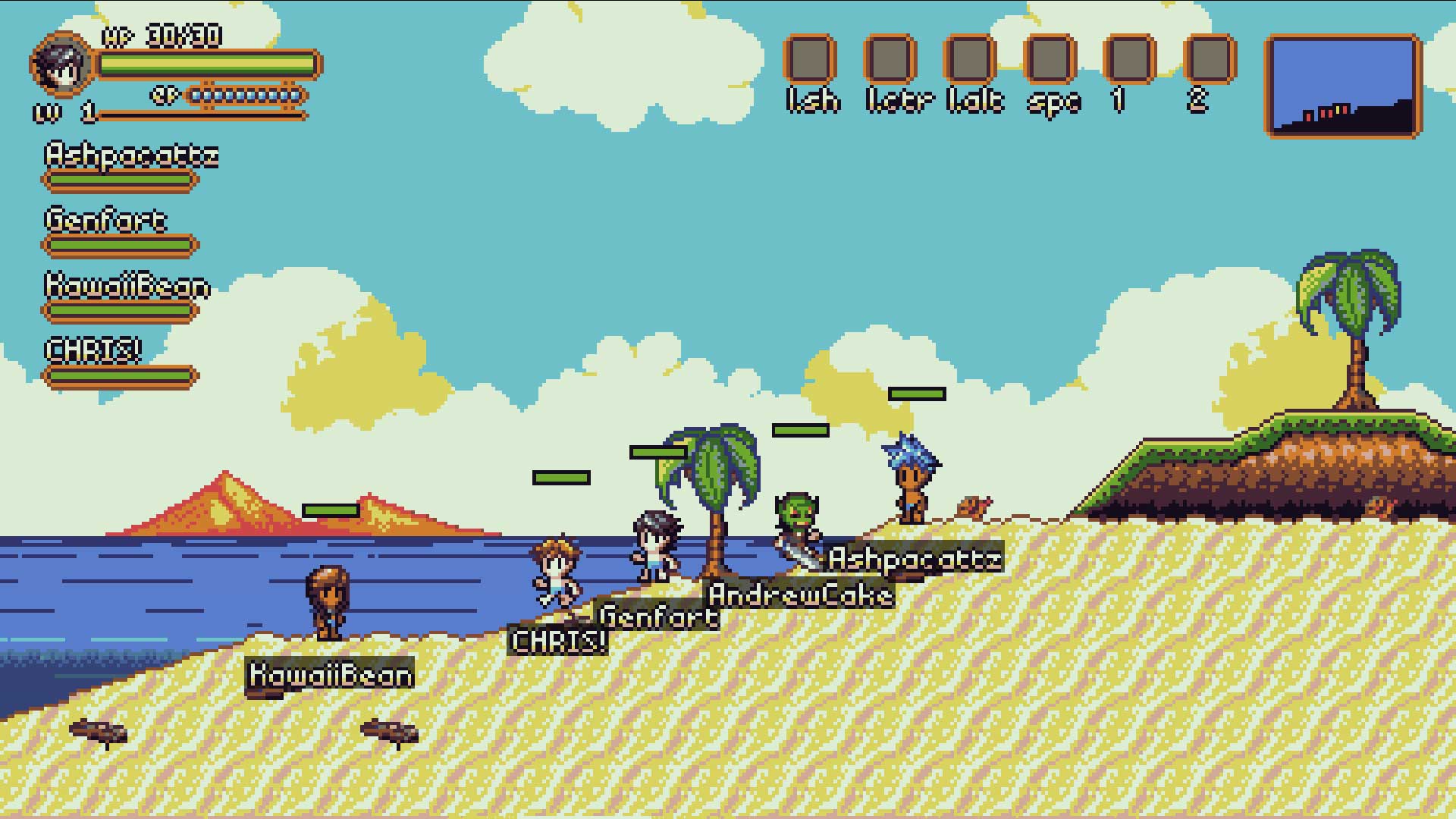This screenshot has width=1456, height=819.
Task: Click the minimap in the corner
Action: pos(1343,86)
